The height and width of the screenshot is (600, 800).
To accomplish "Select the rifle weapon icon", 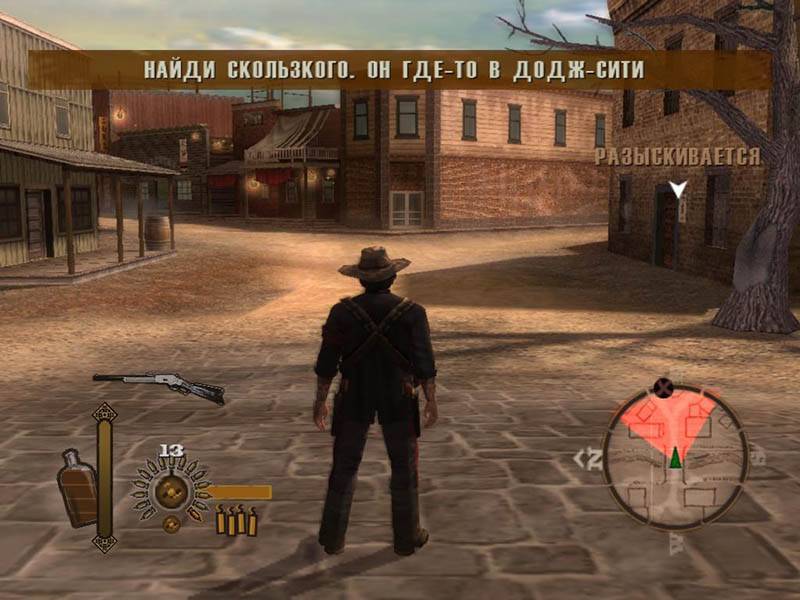I will pos(158,385).
